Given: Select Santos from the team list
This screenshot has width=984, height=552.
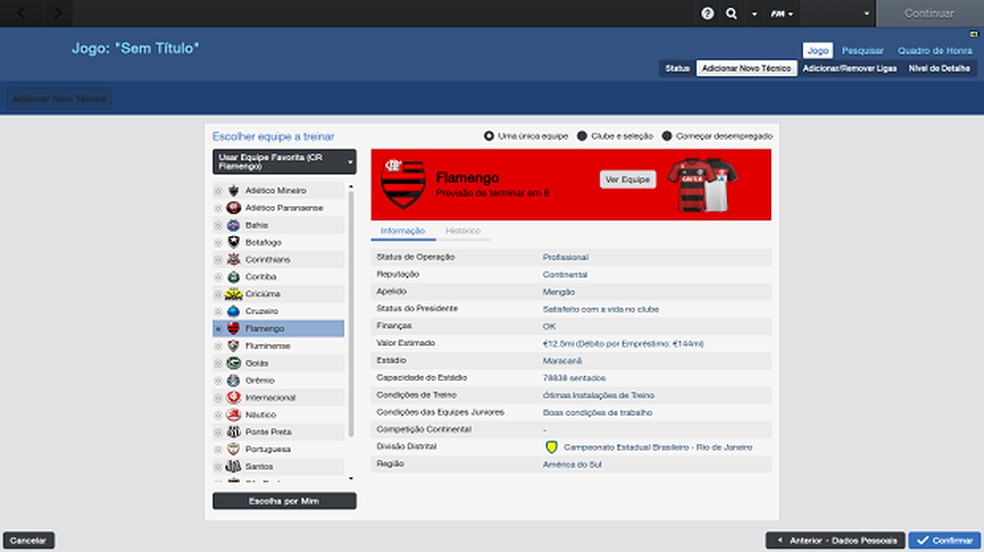Looking at the screenshot, I should click(x=259, y=466).
